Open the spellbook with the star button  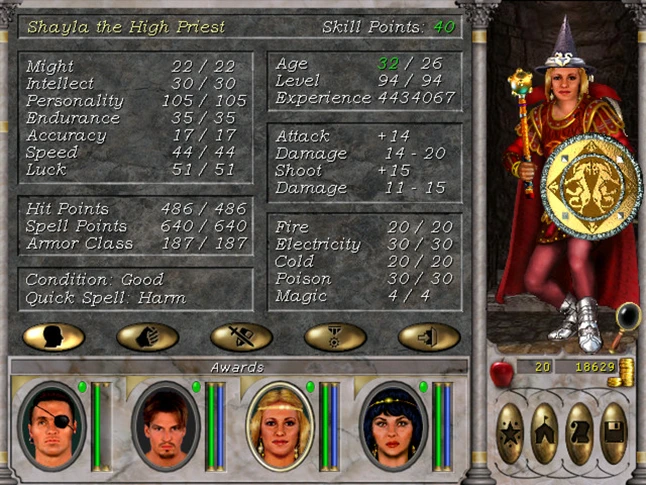click(x=511, y=432)
